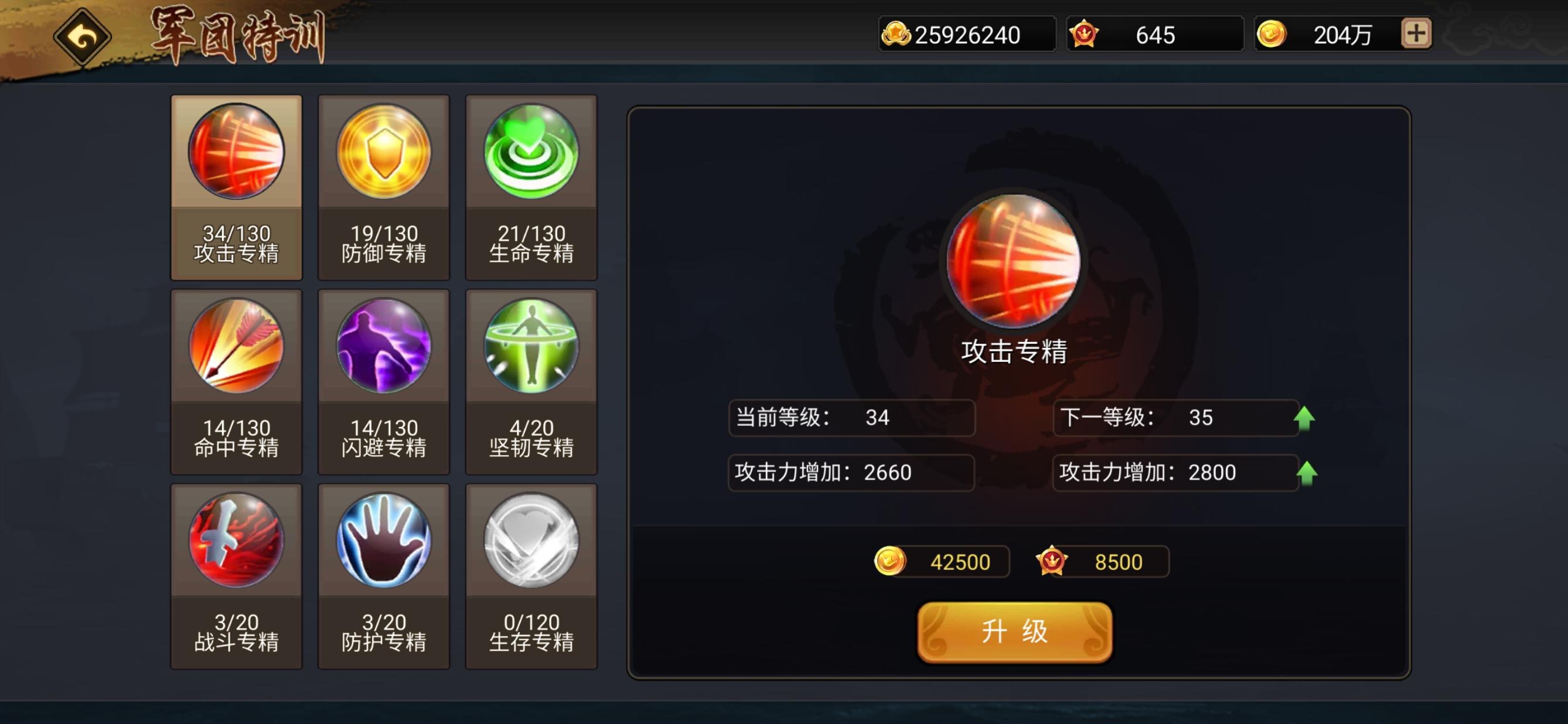Click the 8500 medal cost display
This screenshot has height=724, width=1568.
tap(1102, 562)
